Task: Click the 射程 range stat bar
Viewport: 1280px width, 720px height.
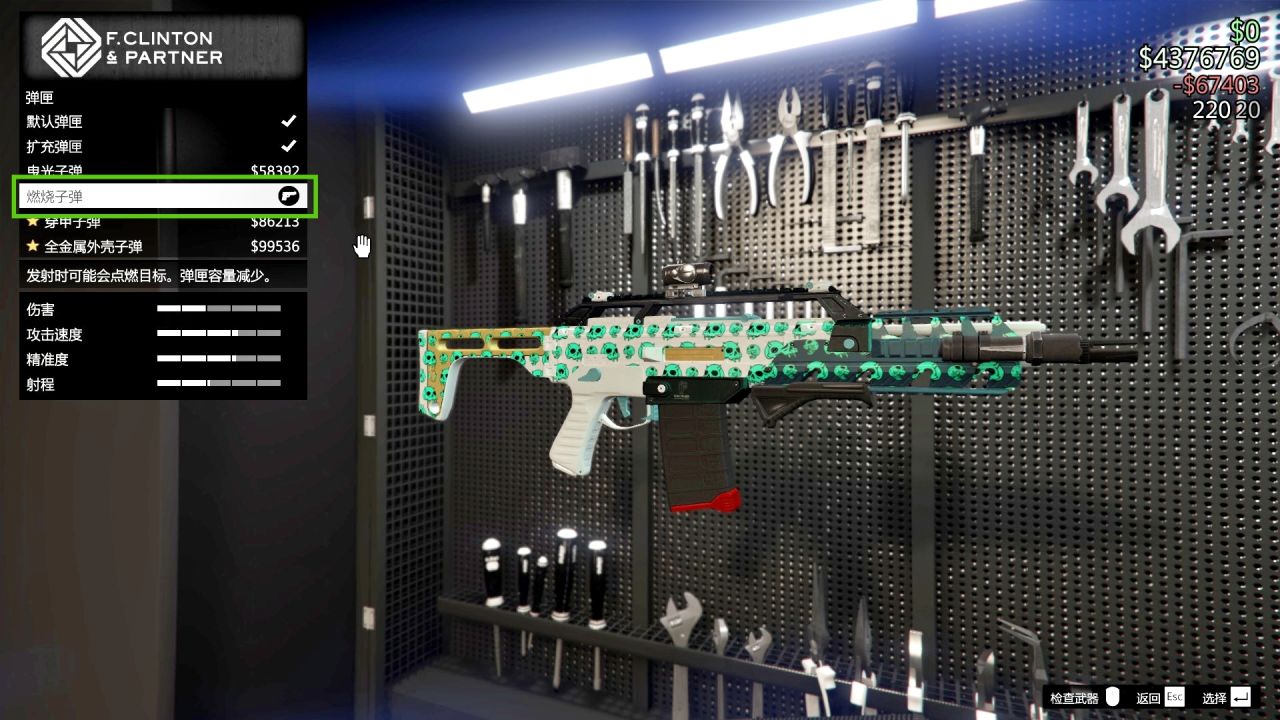Action: [x=220, y=383]
